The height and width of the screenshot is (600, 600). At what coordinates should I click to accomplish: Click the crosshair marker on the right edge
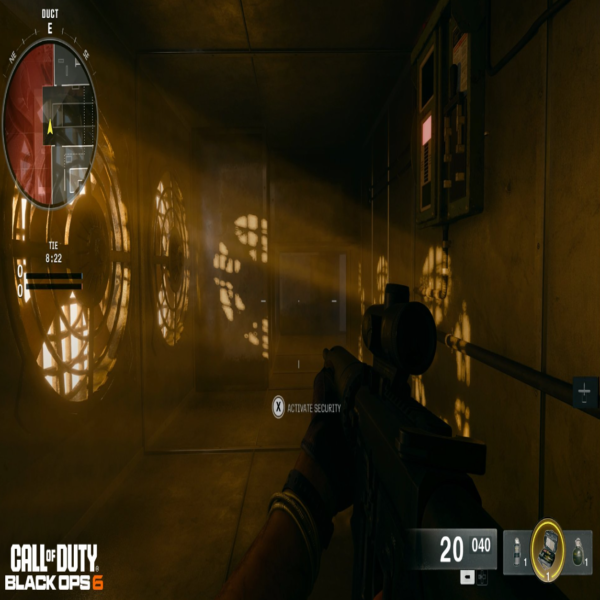pos(585,391)
